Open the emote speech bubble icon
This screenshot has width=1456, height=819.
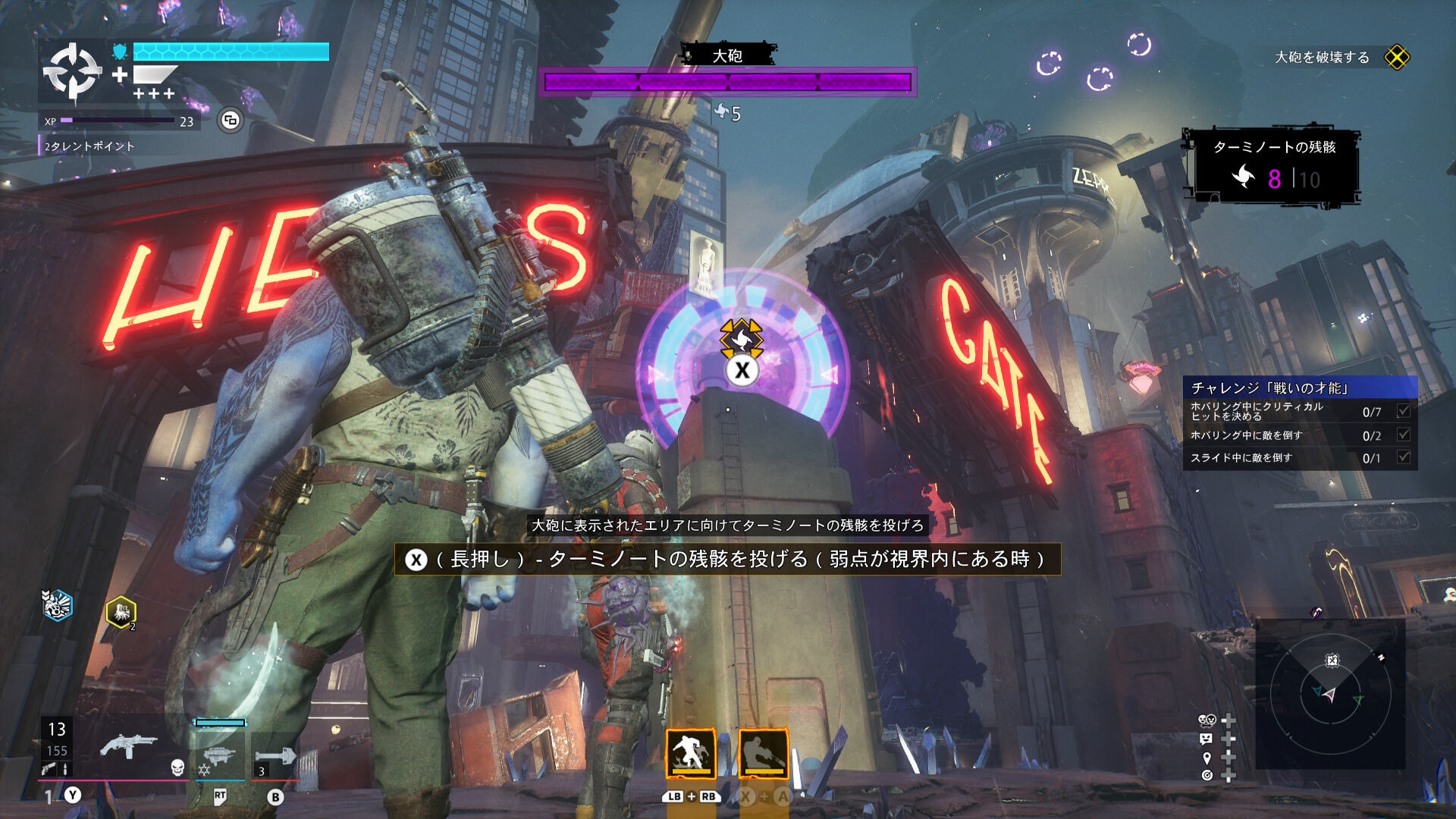[x=1206, y=739]
